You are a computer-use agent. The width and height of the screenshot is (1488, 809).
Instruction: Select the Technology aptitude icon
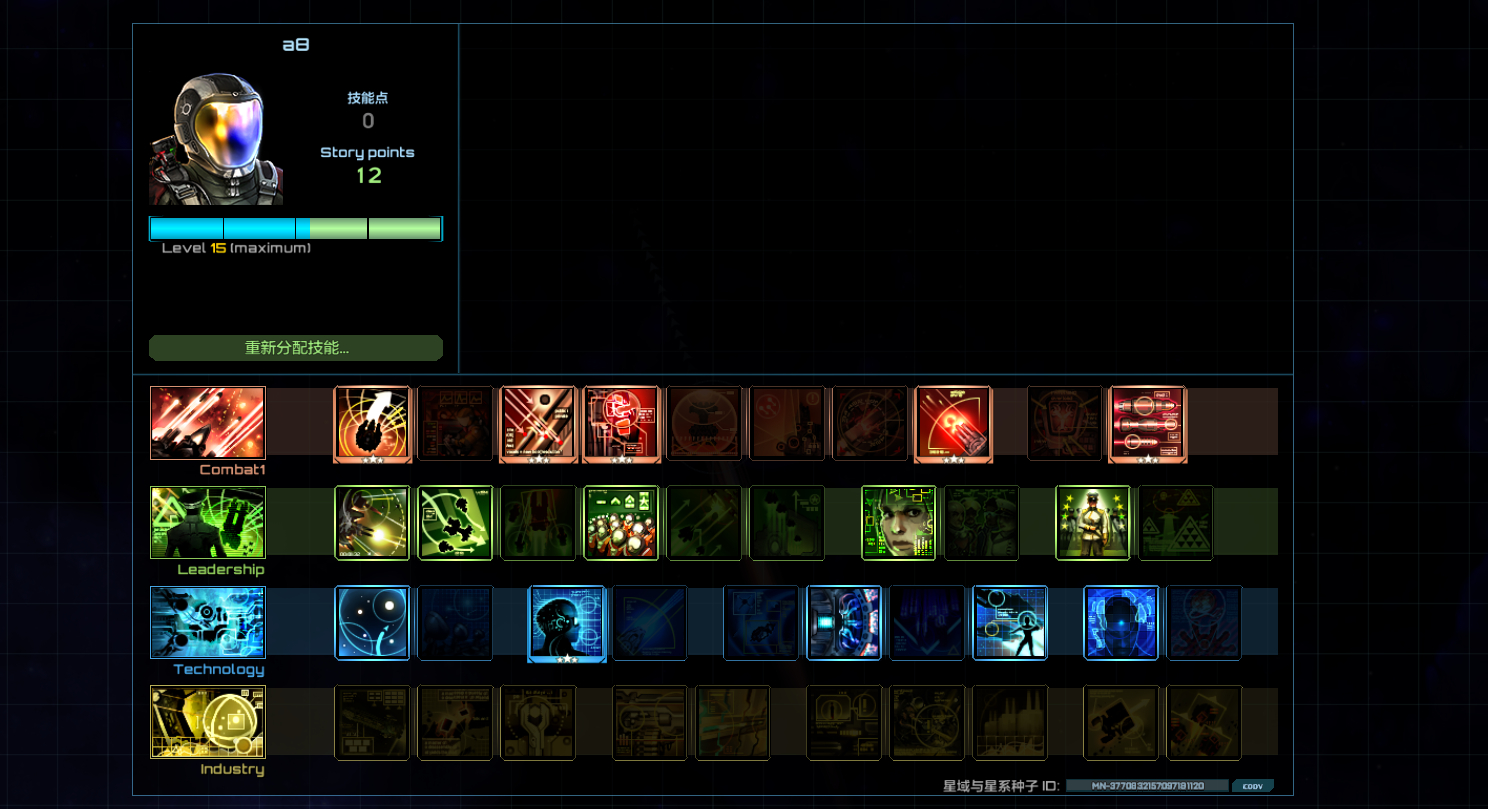(x=208, y=623)
